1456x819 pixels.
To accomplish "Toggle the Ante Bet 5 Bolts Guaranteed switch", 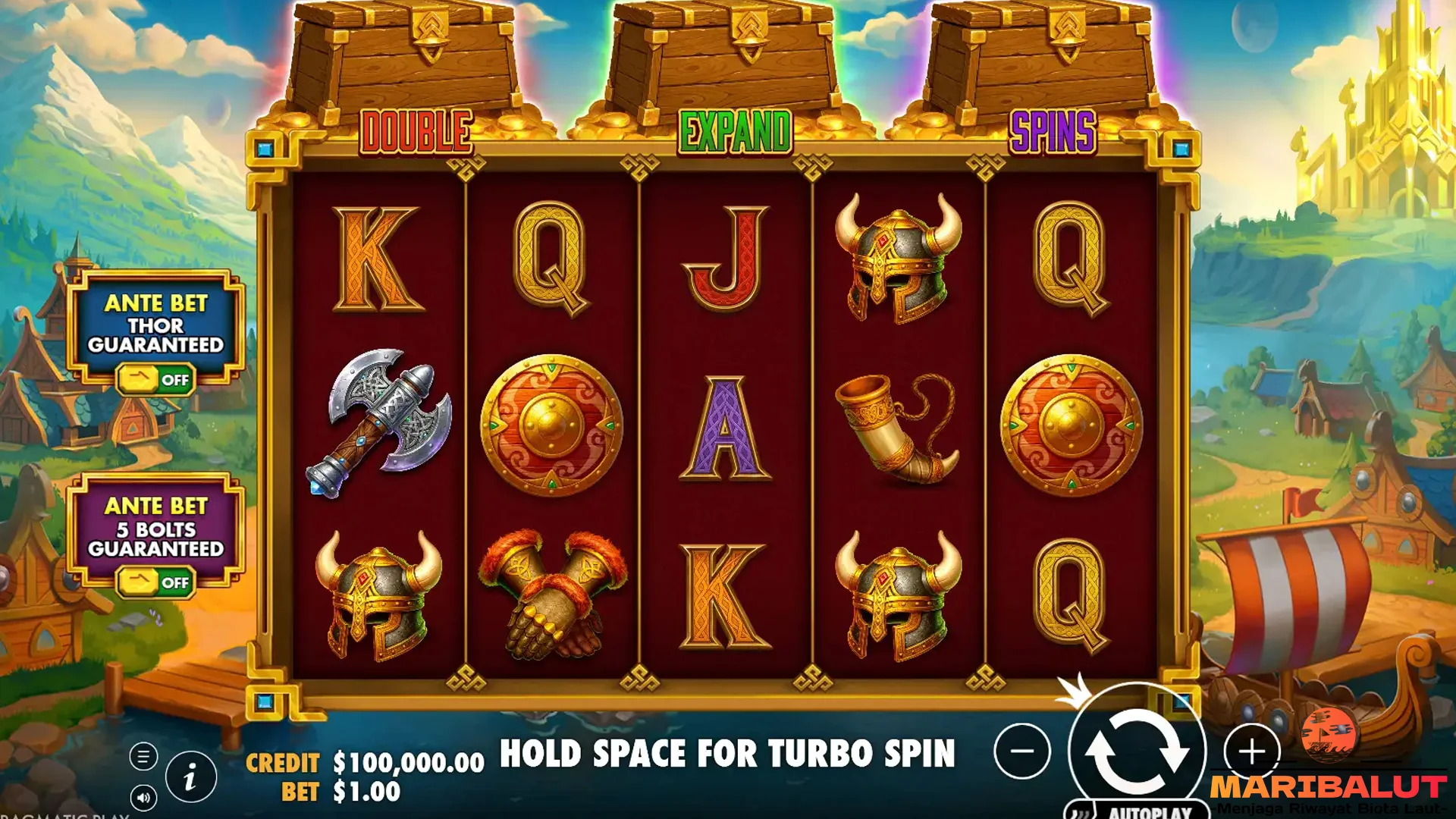I will tap(156, 582).
